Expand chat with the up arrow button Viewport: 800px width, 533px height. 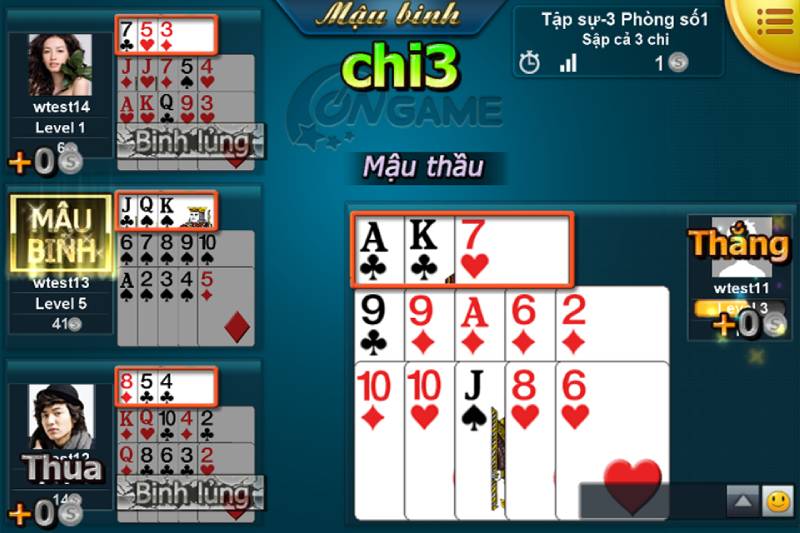[741, 499]
